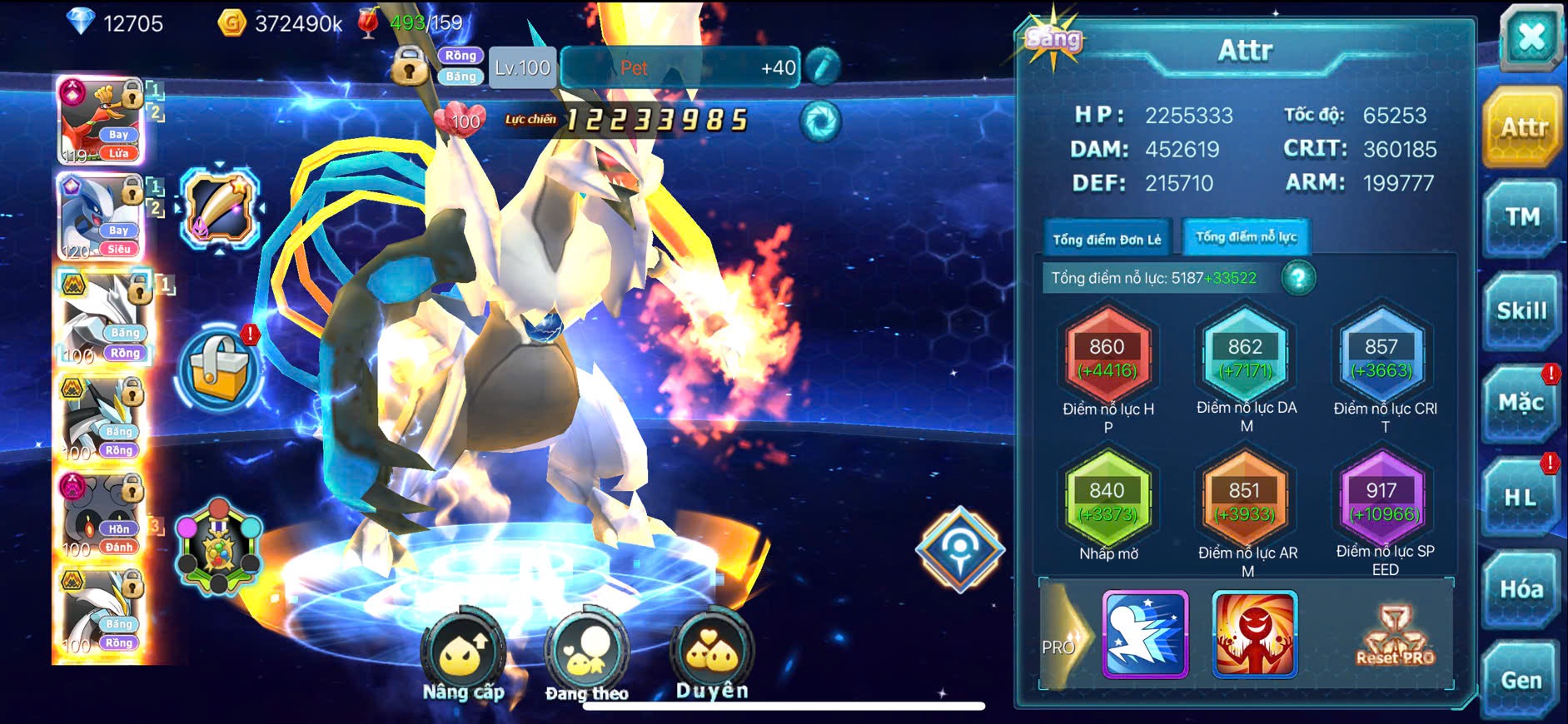Select the Tổng điểm nỗ lực tab
1568x724 pixels.
(x=1246, y=237)
